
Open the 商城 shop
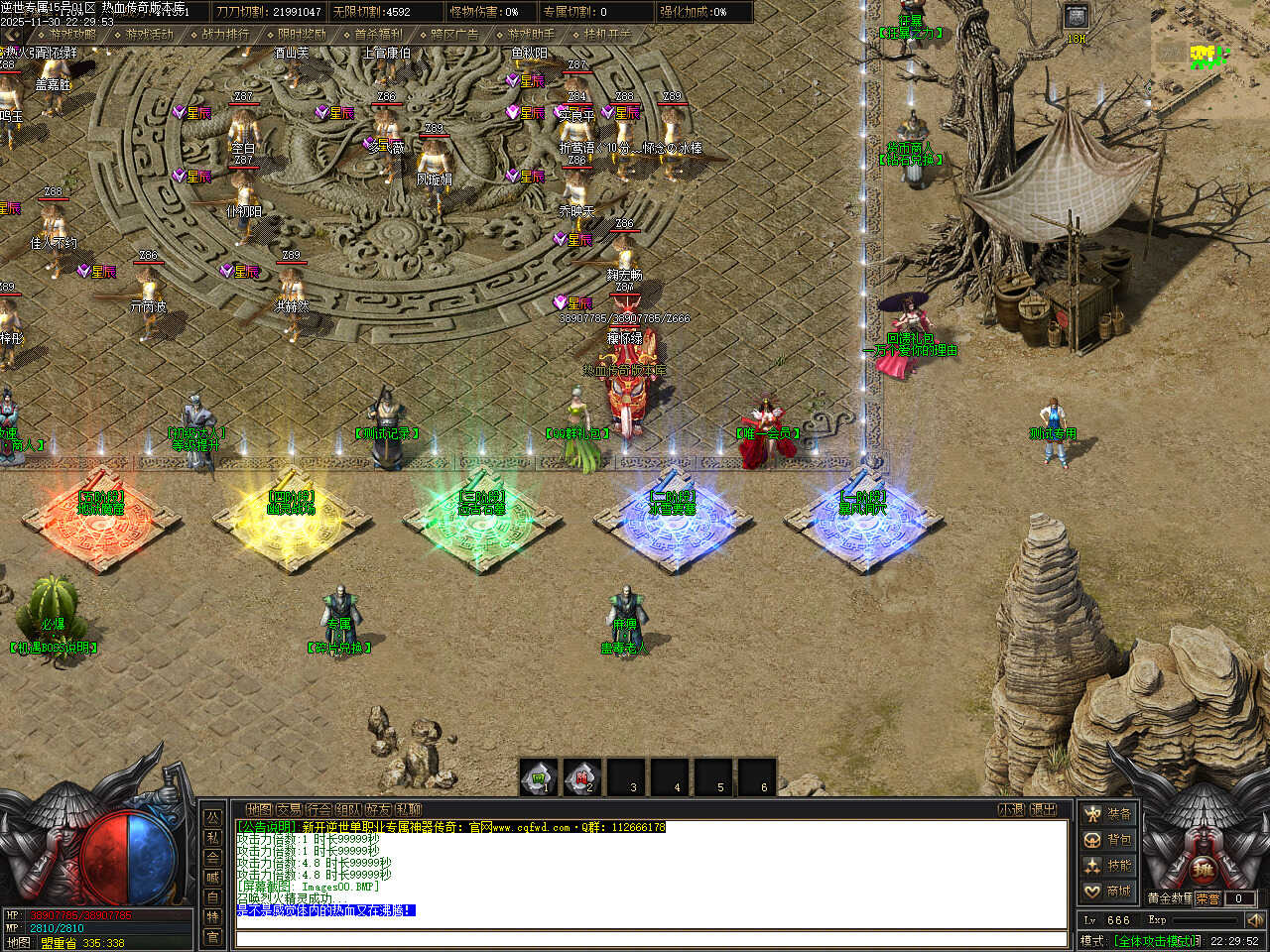(x=1107, y=892)
